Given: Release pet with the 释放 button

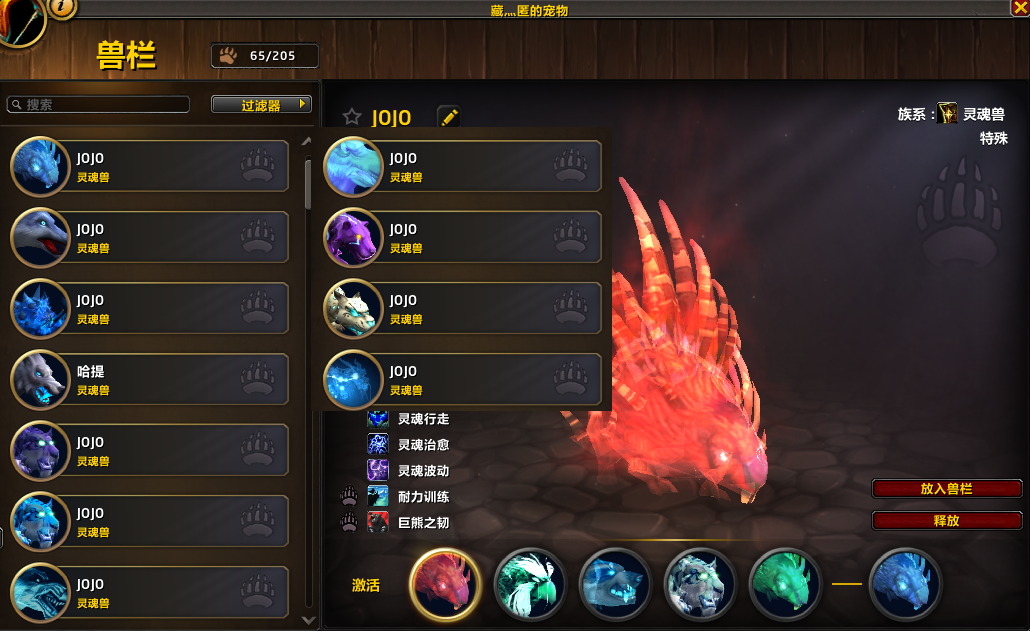Looking at the screenshot, I should click(x=946, y=521).
